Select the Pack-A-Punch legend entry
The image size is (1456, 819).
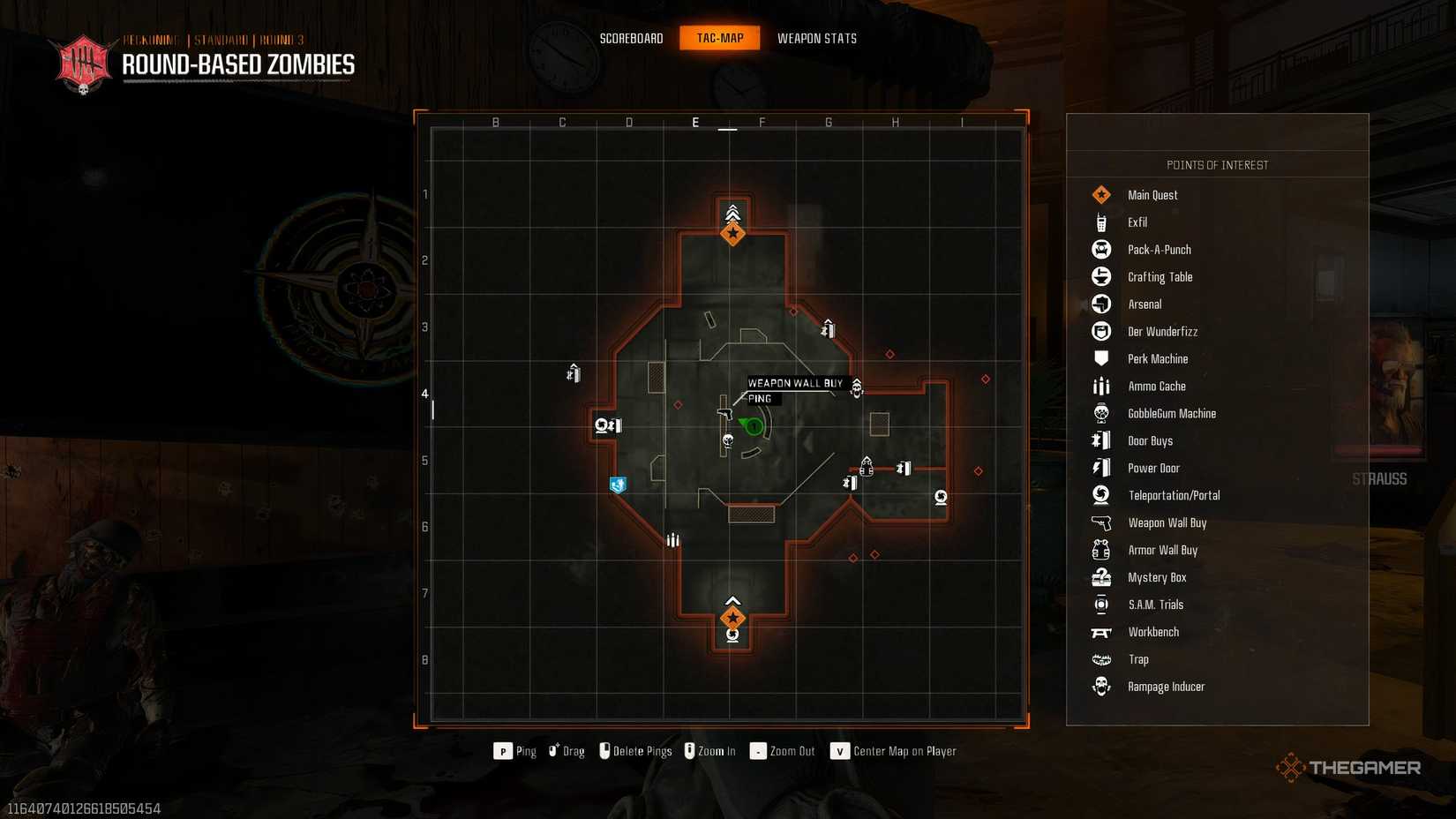1159,250
